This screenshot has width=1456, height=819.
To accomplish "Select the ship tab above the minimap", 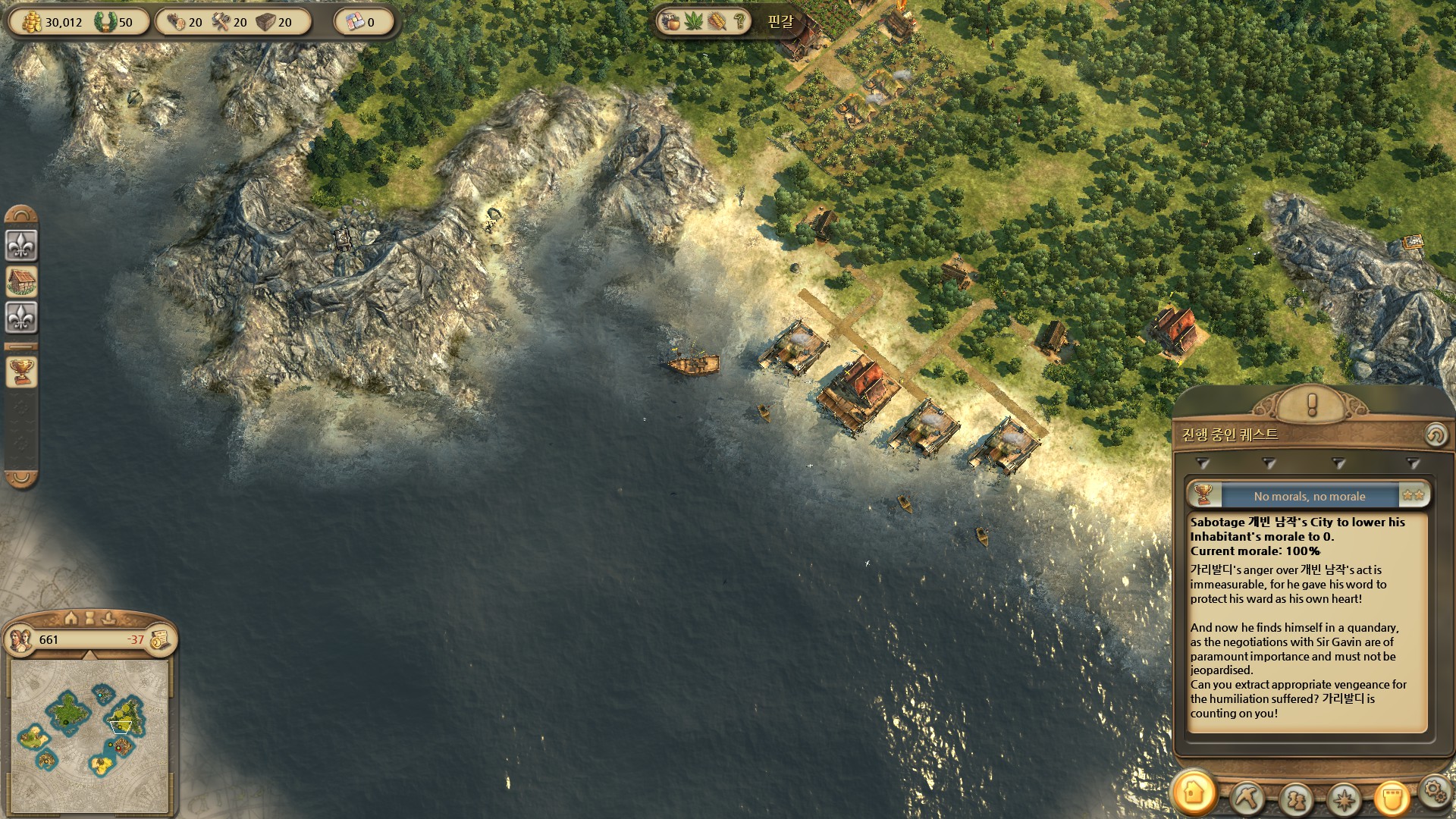I will [x=108, y=617].
